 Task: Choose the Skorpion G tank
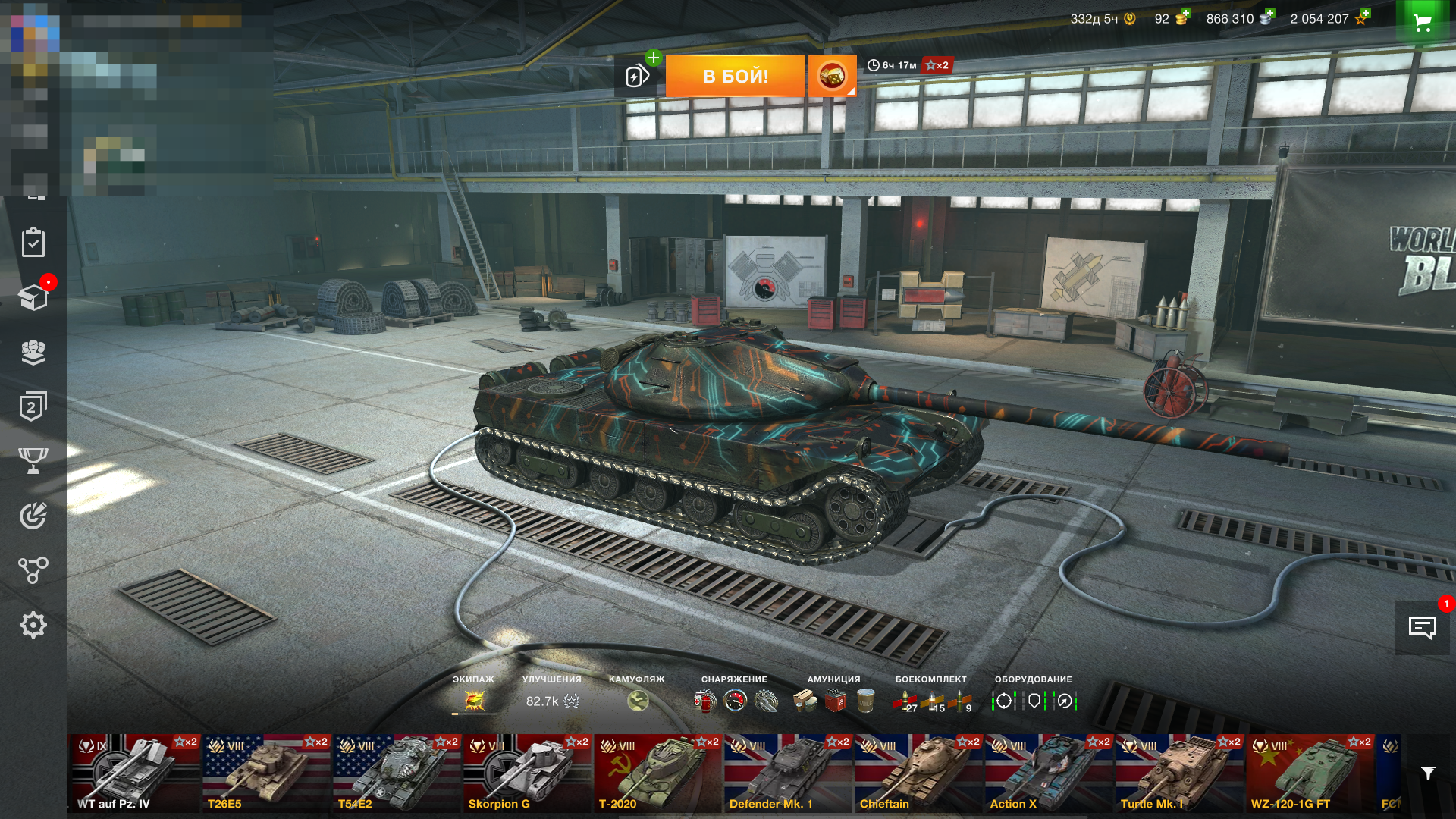coord(526,773)
